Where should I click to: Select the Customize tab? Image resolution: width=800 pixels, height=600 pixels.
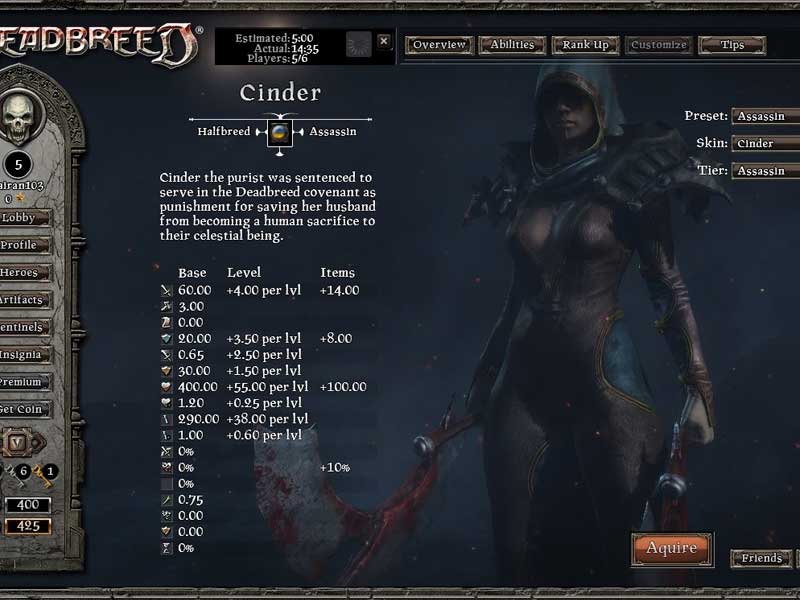(658, 45)
